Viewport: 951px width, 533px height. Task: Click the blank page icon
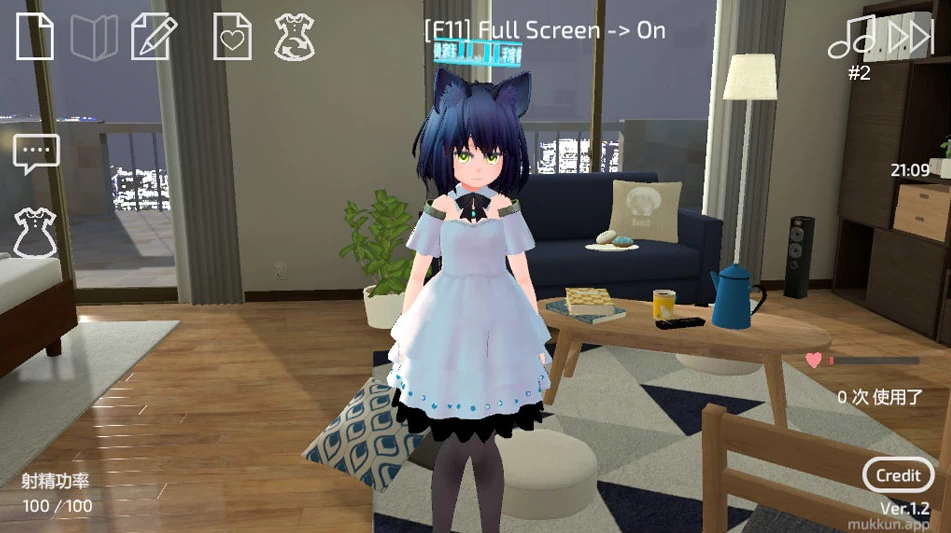pyautogui.click(x=35, y=37)
